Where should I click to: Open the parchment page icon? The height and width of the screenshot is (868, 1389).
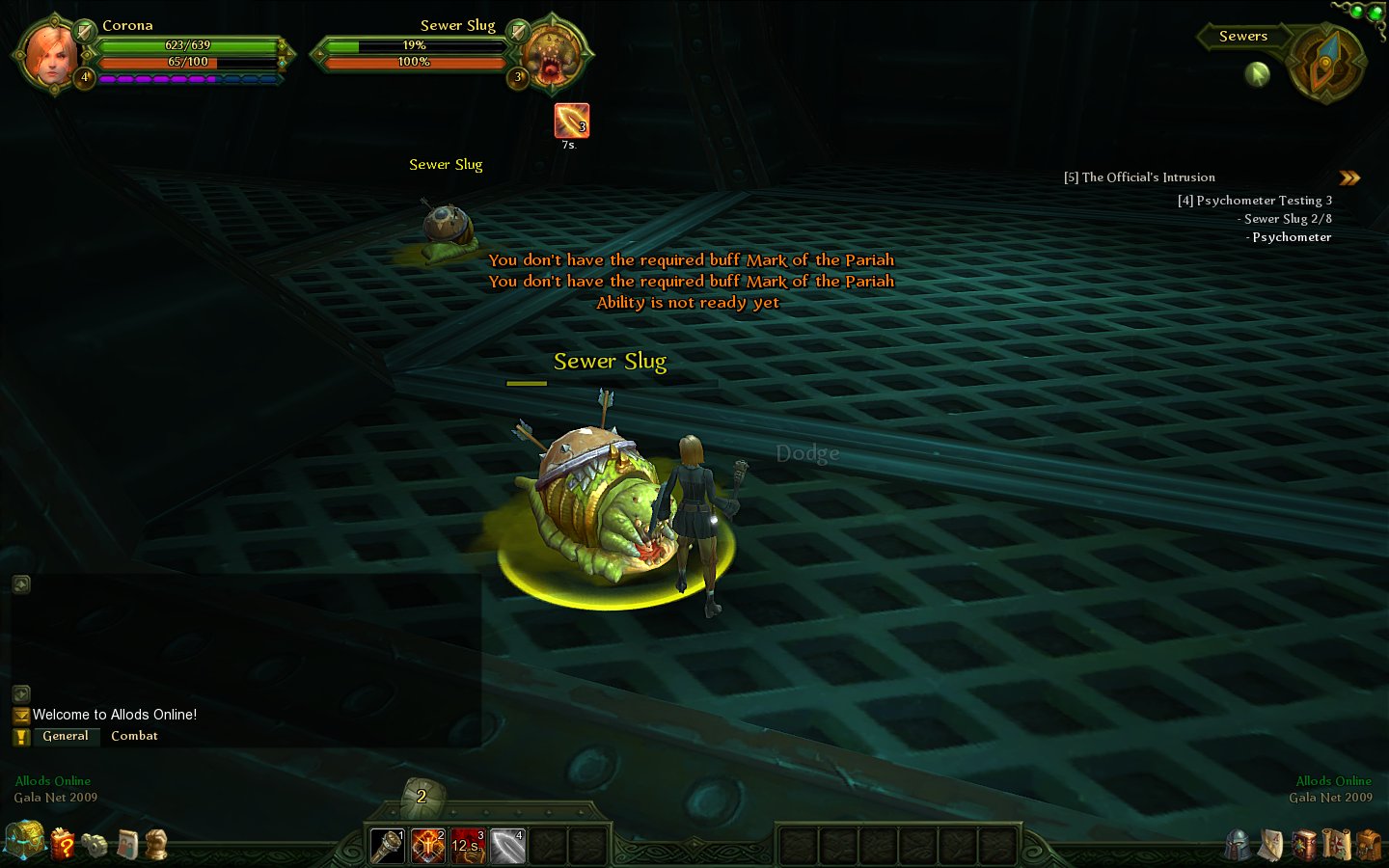(x=1271, y=845)
